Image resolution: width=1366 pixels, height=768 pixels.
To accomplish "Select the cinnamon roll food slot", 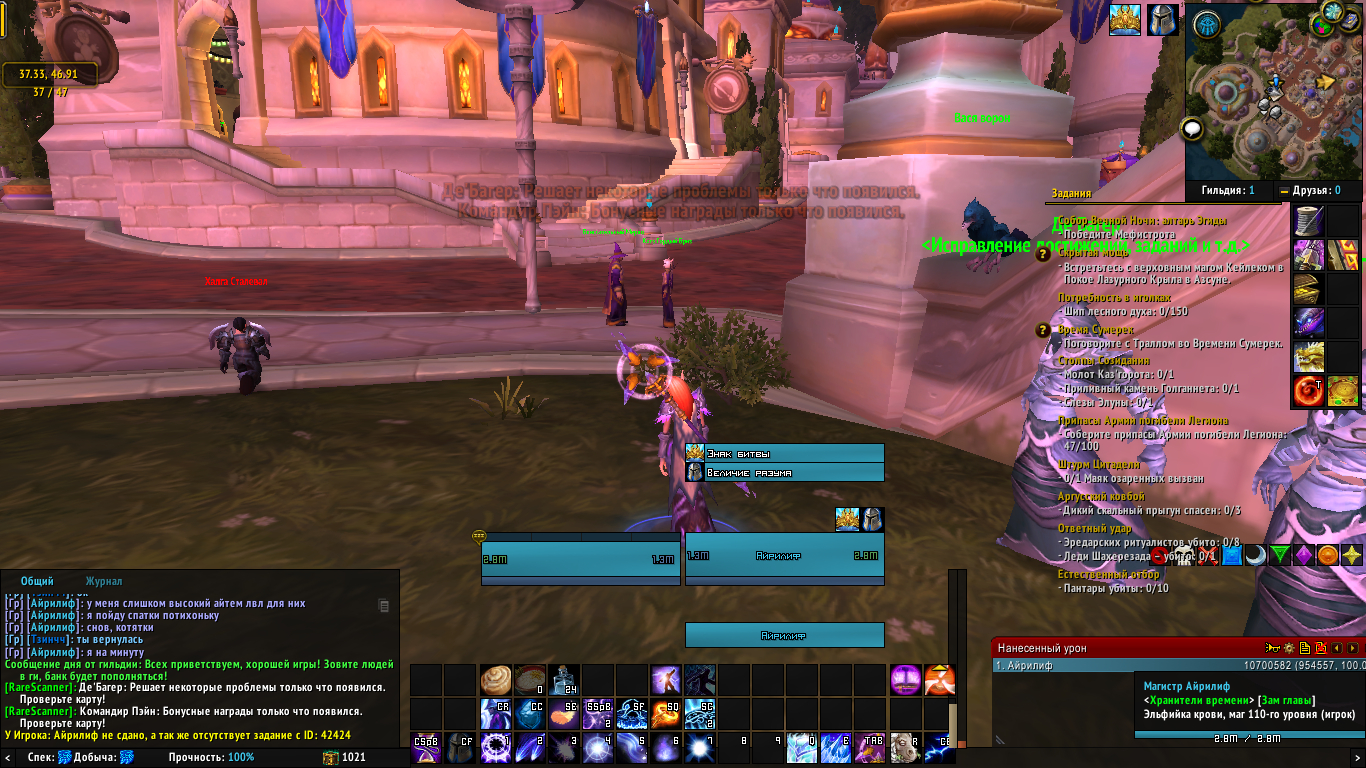I will click(x=496, y=680).
